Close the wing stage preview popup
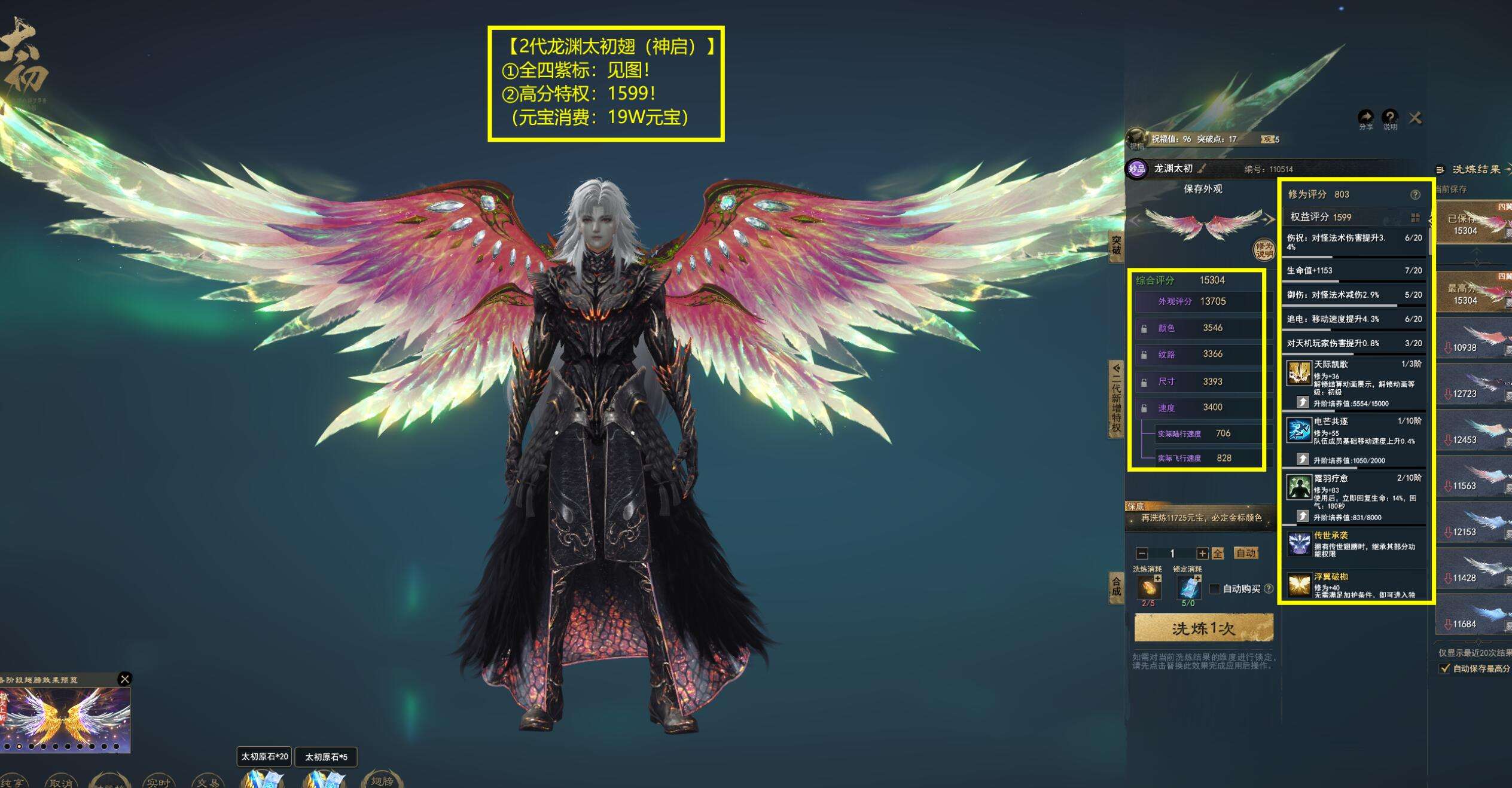The width and height of the screenshot is (1512, 788). pos(124,679)
